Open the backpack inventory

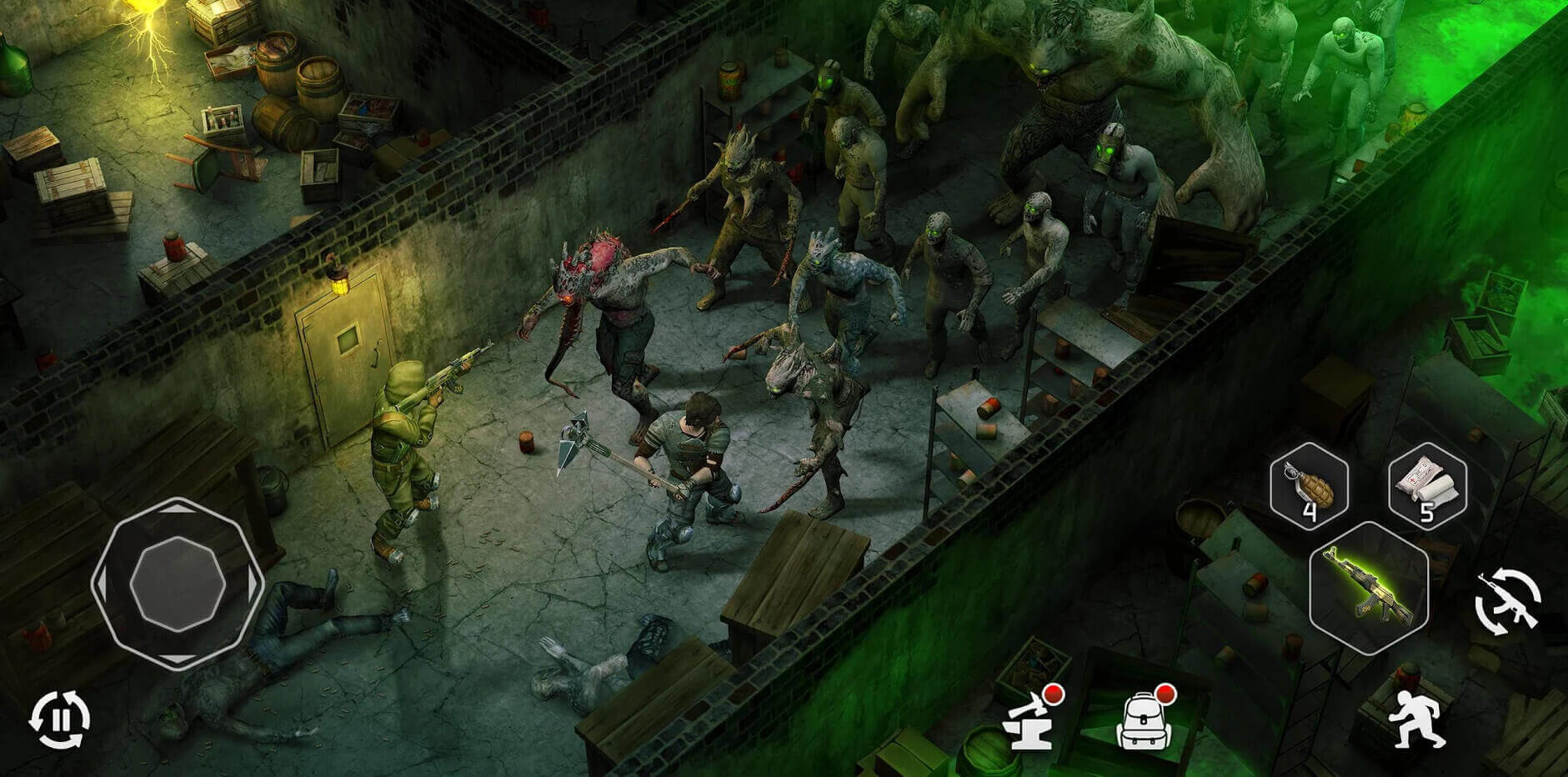pyautogui.click(x=1141, y=719)
